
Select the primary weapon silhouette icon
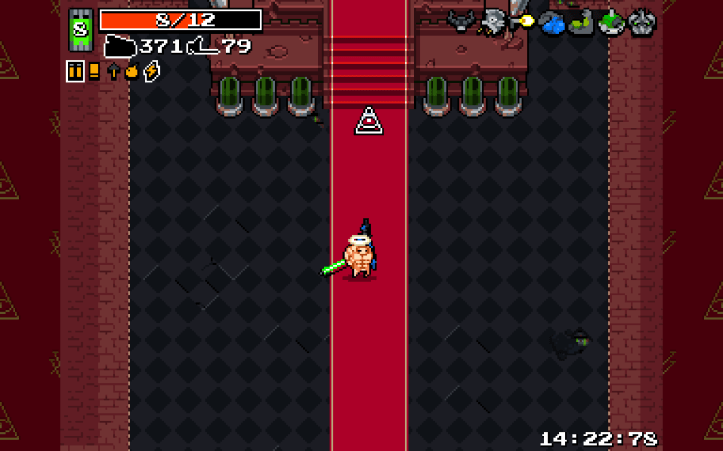coord(120,46)
